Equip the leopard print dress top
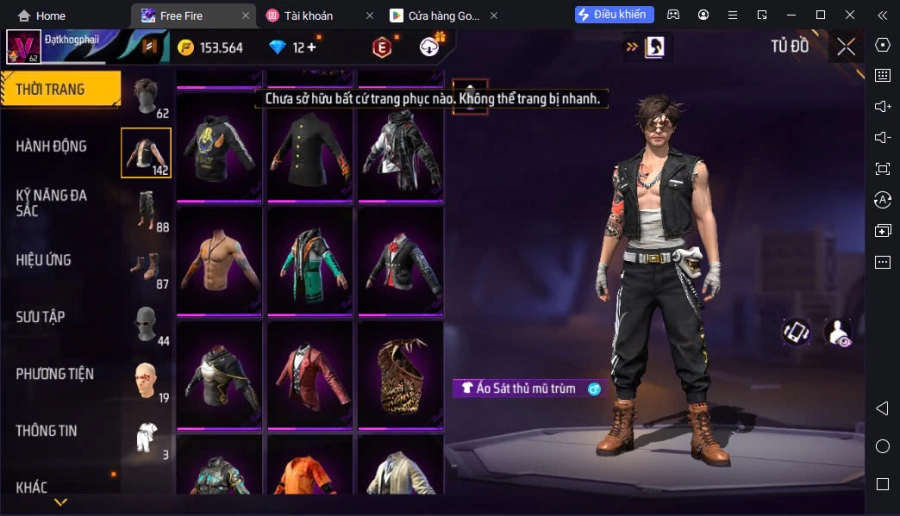The image size is (900, 516). (x=400, y=374)
